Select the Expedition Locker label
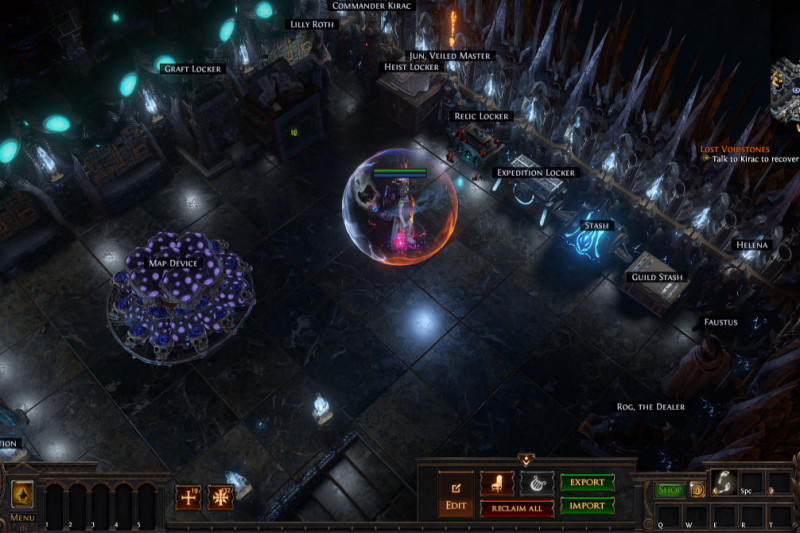Screen dimensions: 800x533 click(x=536, y=173)
